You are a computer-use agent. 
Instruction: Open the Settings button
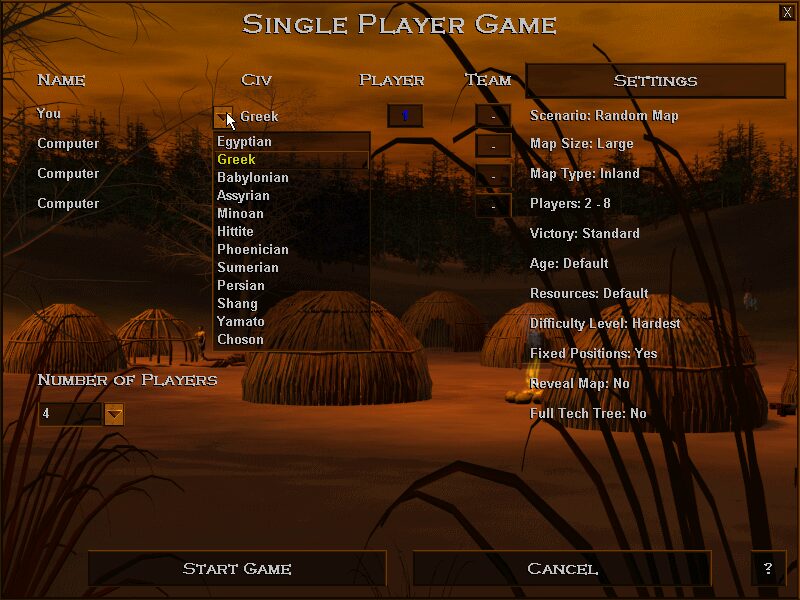(x=655, y=81)
